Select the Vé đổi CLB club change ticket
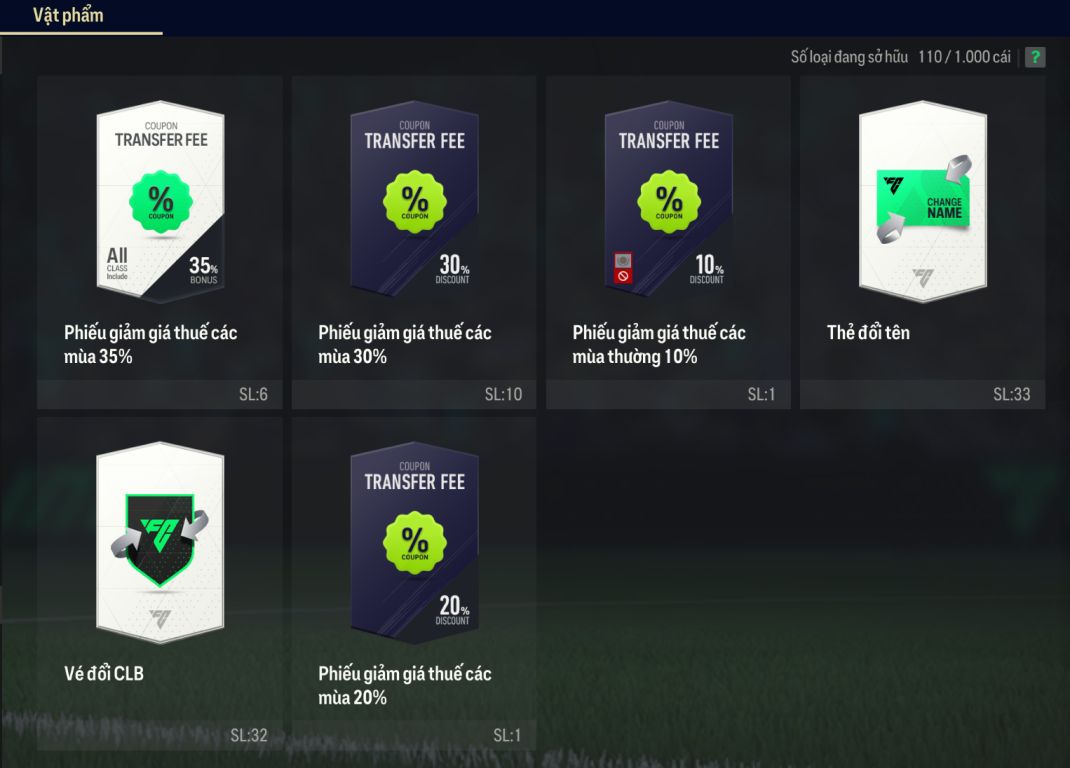The height and width of the screenshot is (768, 1070). [160, 582]
